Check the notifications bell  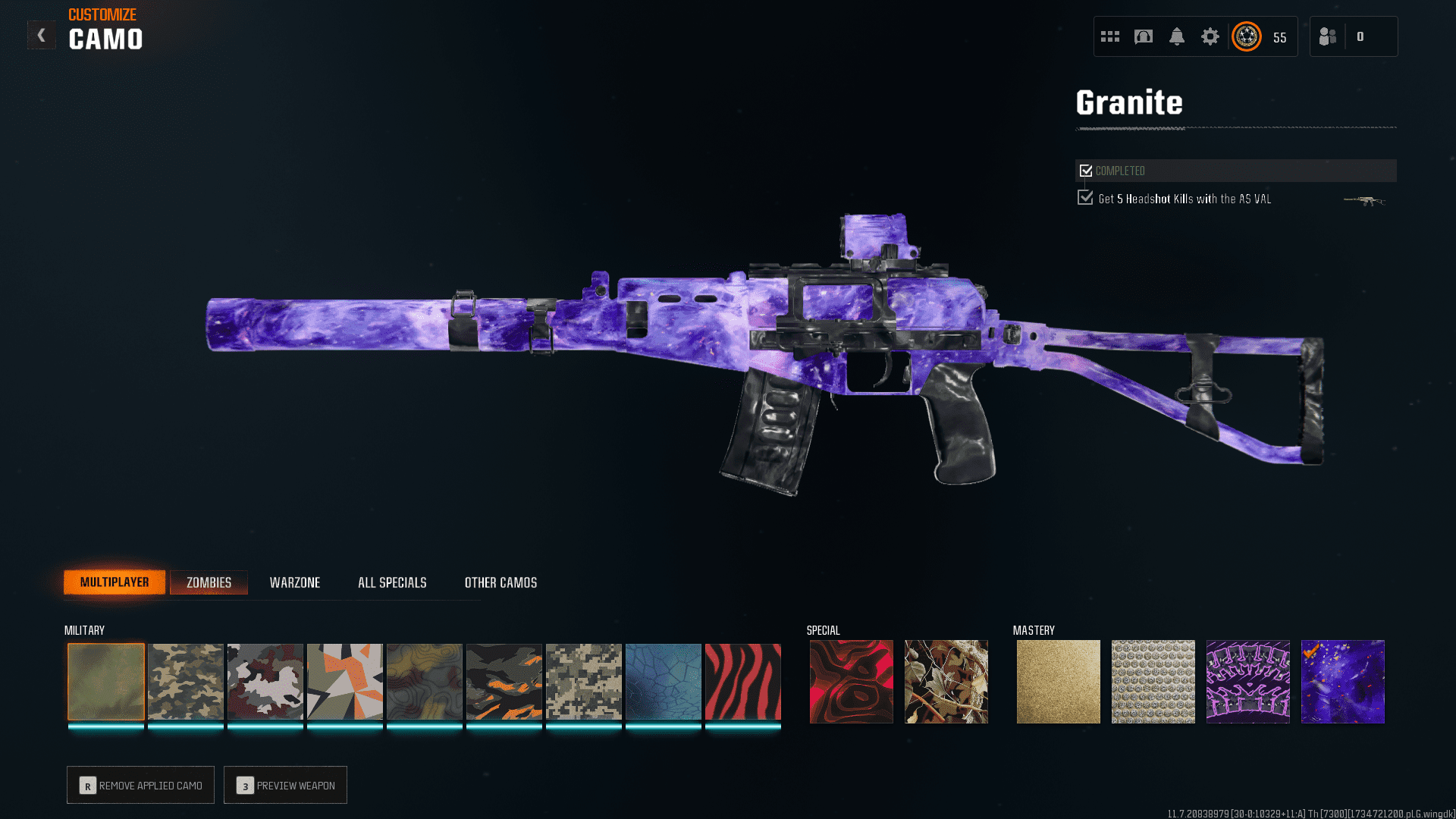coord(1178,36)
